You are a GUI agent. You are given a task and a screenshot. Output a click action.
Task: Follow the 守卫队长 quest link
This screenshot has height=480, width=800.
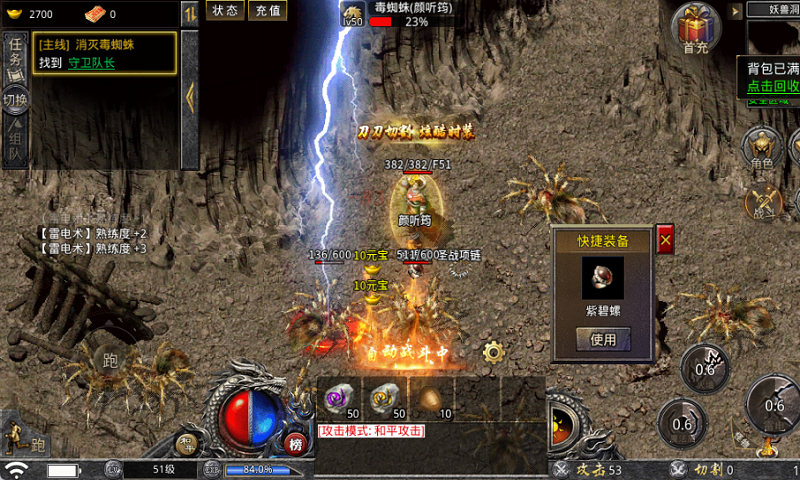(92, 62)
